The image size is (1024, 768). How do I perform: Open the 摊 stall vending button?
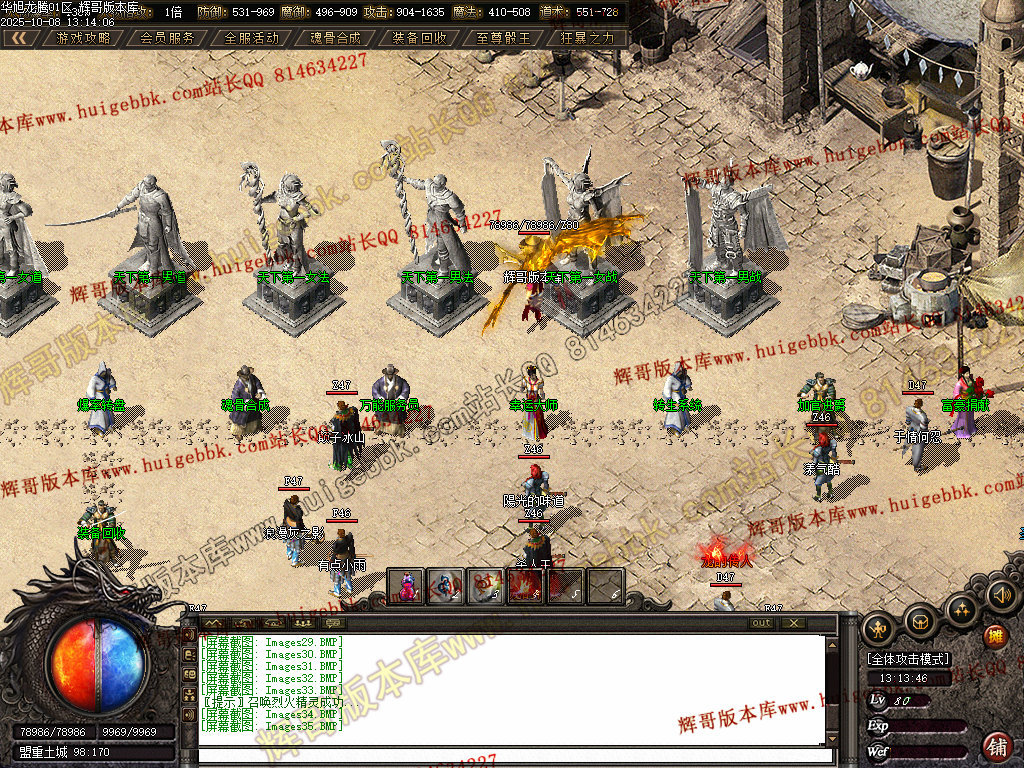(x=995, y=635)
